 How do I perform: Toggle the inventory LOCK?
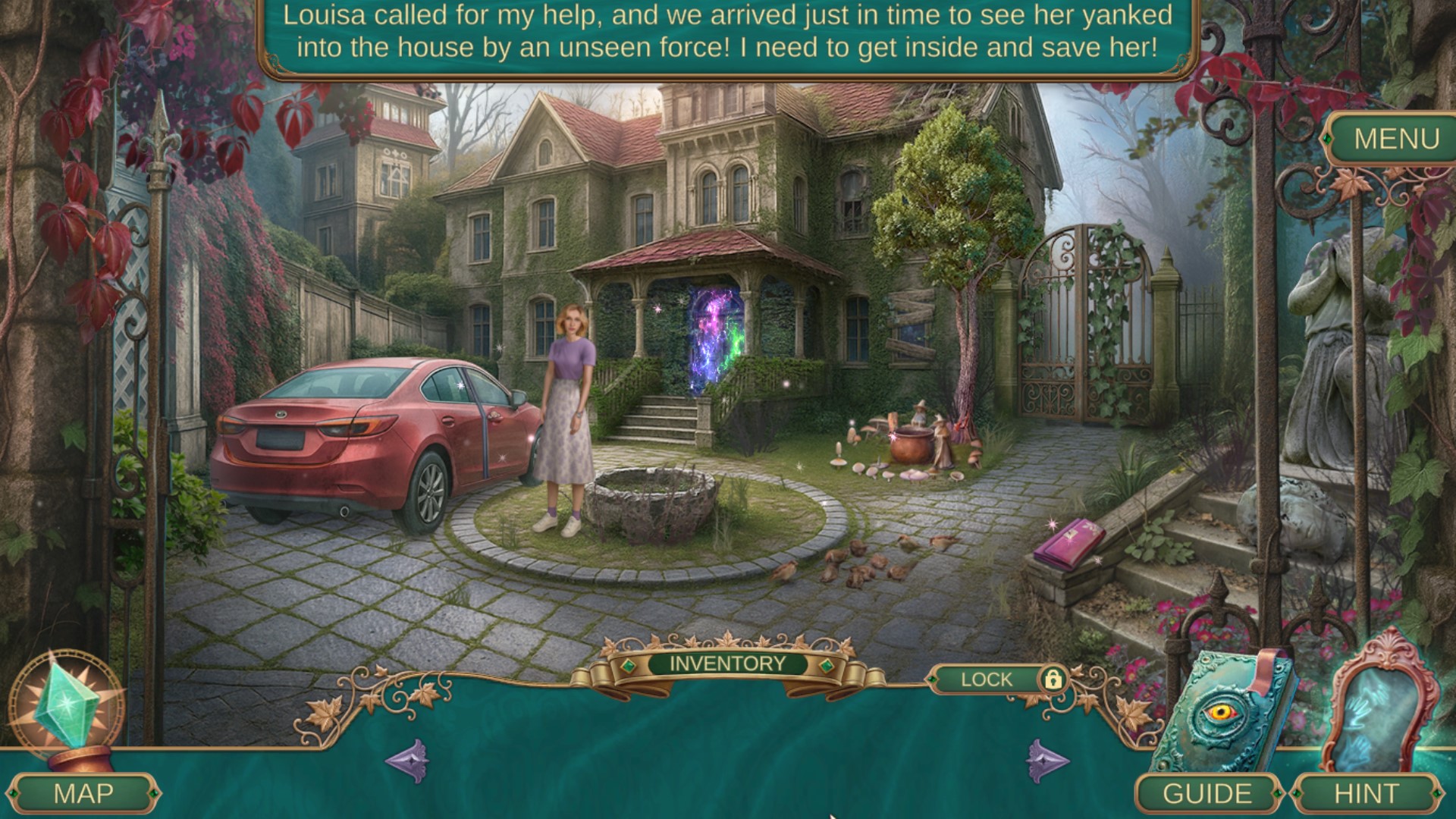[1051, 679]
